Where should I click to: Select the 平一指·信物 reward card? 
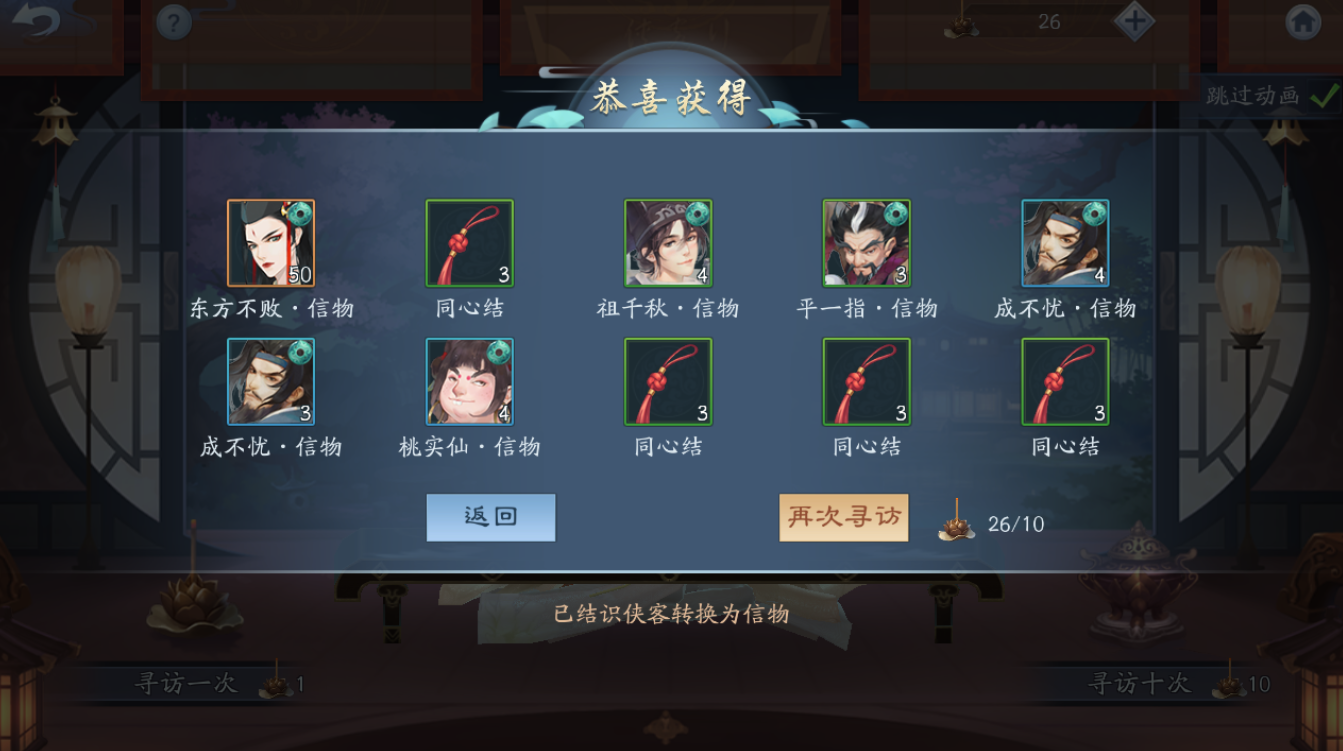(867, 242)
